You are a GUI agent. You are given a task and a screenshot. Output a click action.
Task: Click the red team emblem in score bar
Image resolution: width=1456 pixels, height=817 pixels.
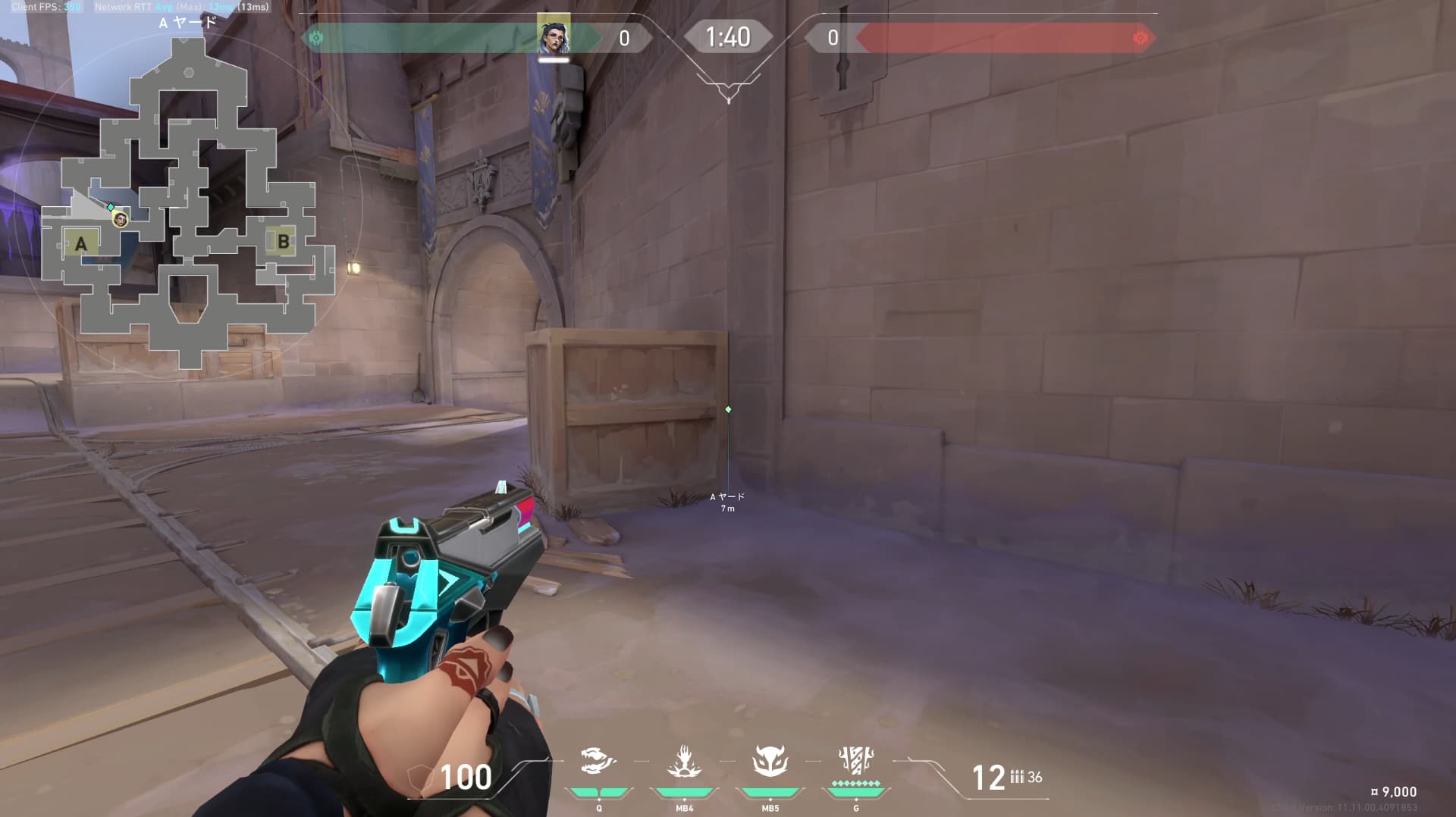pos(1140,38)
